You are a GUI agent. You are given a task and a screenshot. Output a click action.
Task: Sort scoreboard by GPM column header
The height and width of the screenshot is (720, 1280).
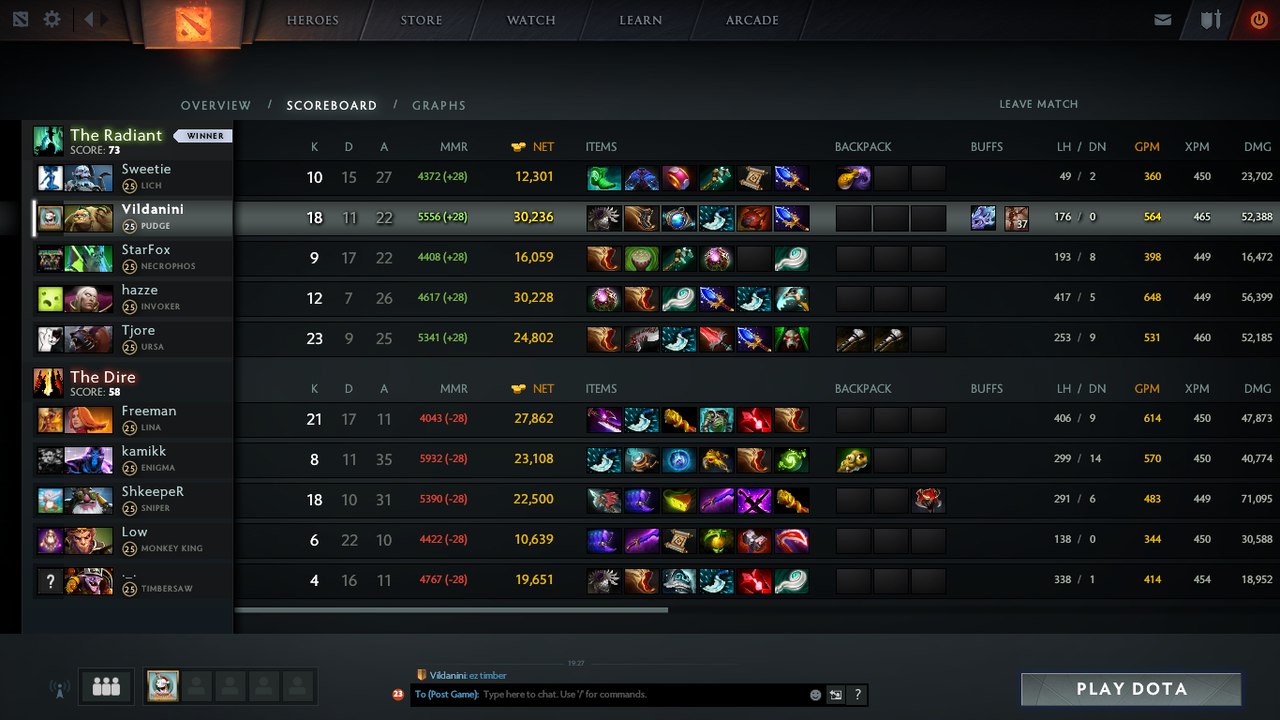[1147, 147]
